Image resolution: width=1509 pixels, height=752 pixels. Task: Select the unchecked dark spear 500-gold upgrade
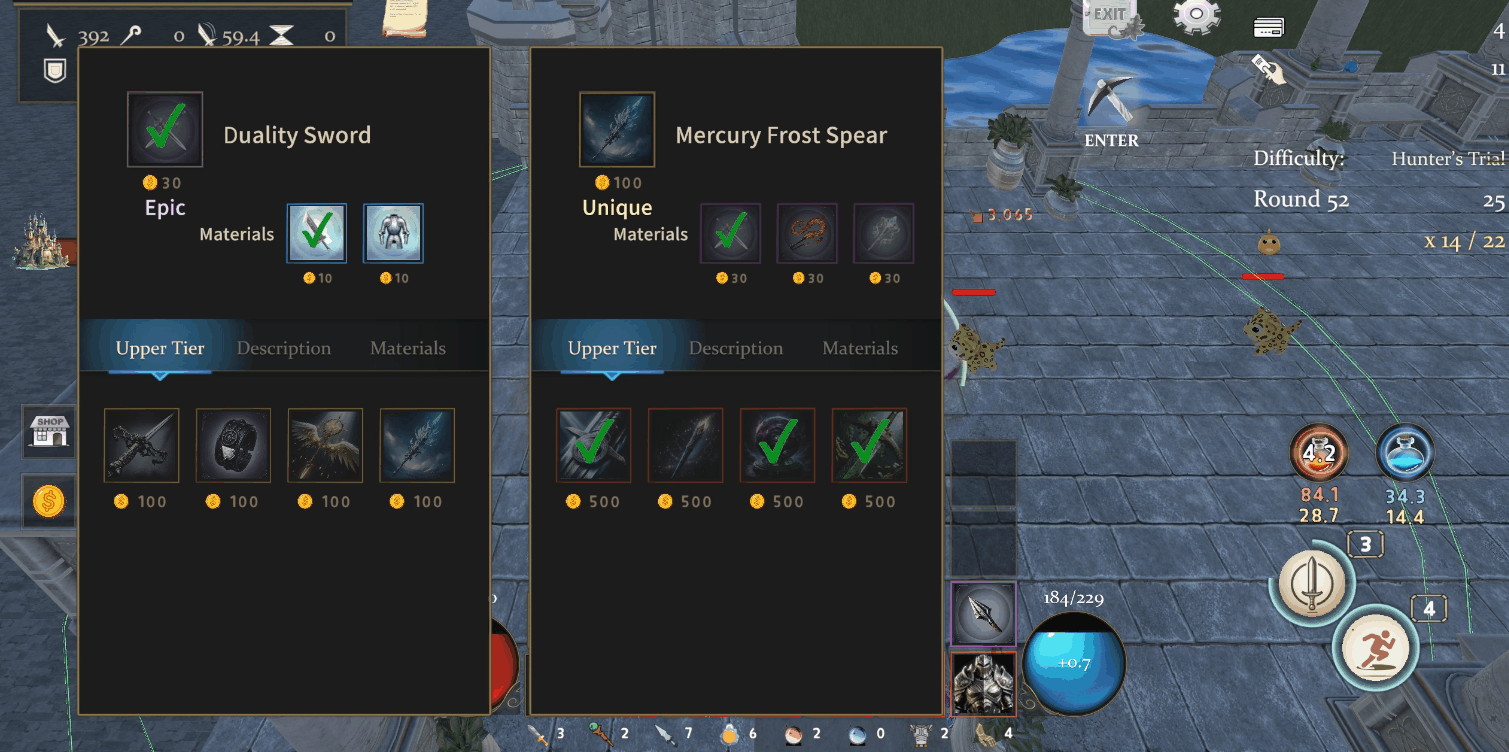(685, 446)
